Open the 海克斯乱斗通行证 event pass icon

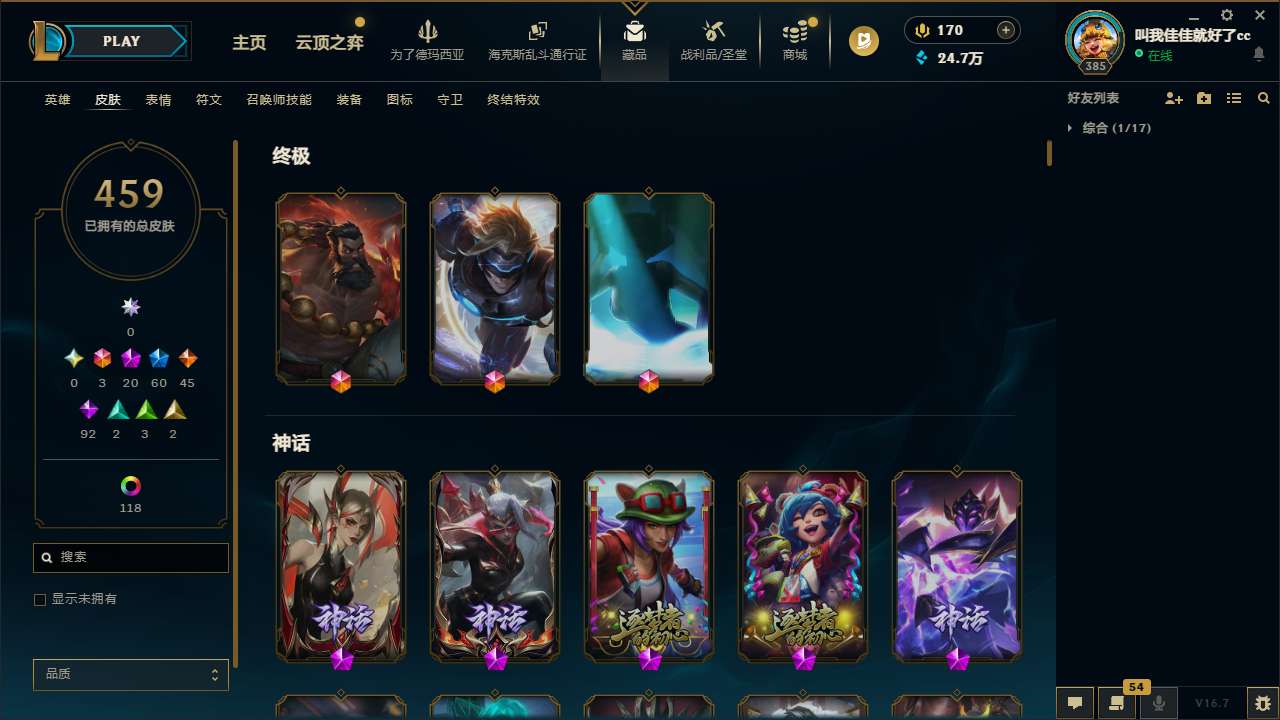pos(537,32)
